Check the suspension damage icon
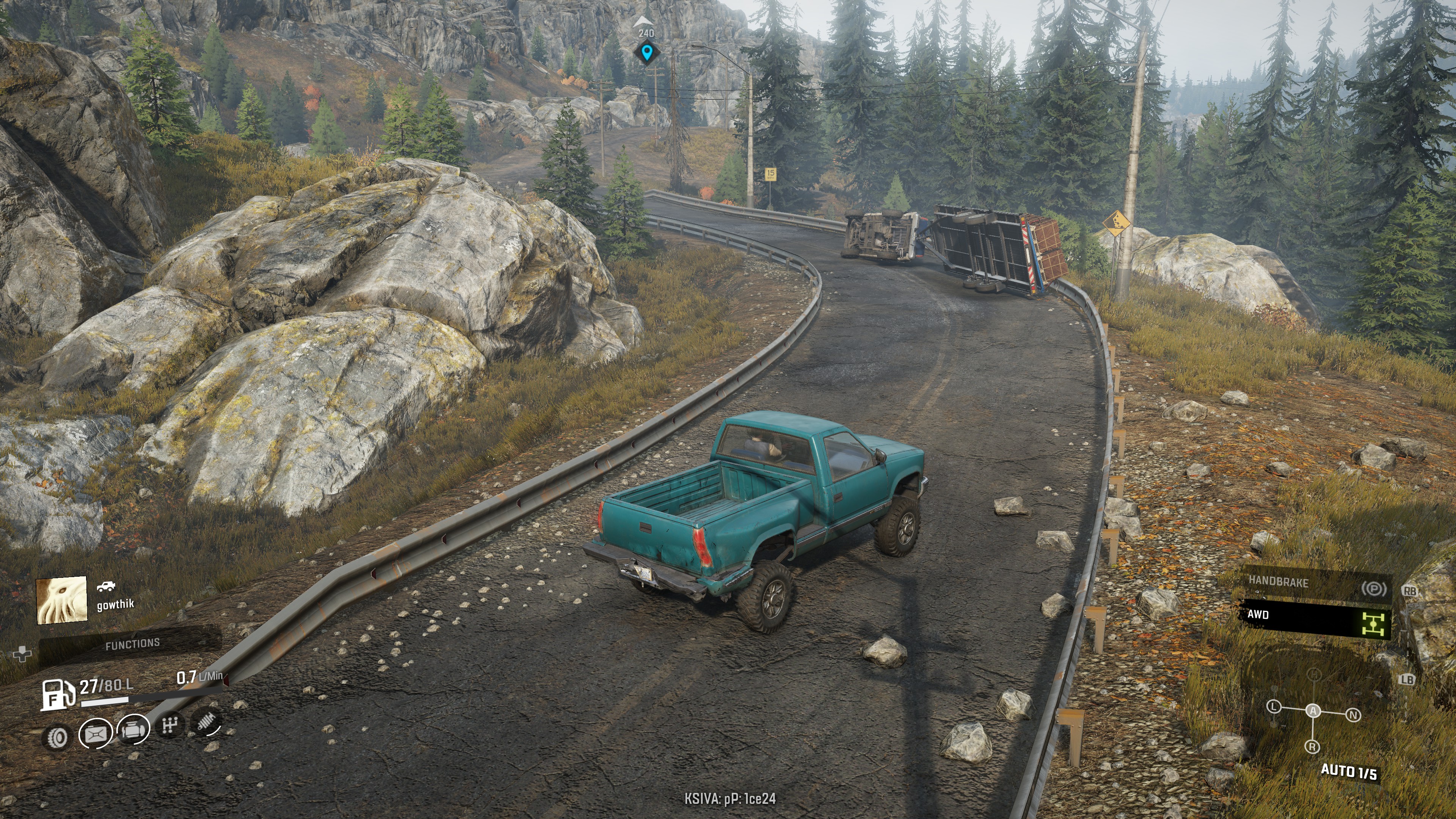Viewport: 1456px width, 819px height. click(x=207, y=721)
